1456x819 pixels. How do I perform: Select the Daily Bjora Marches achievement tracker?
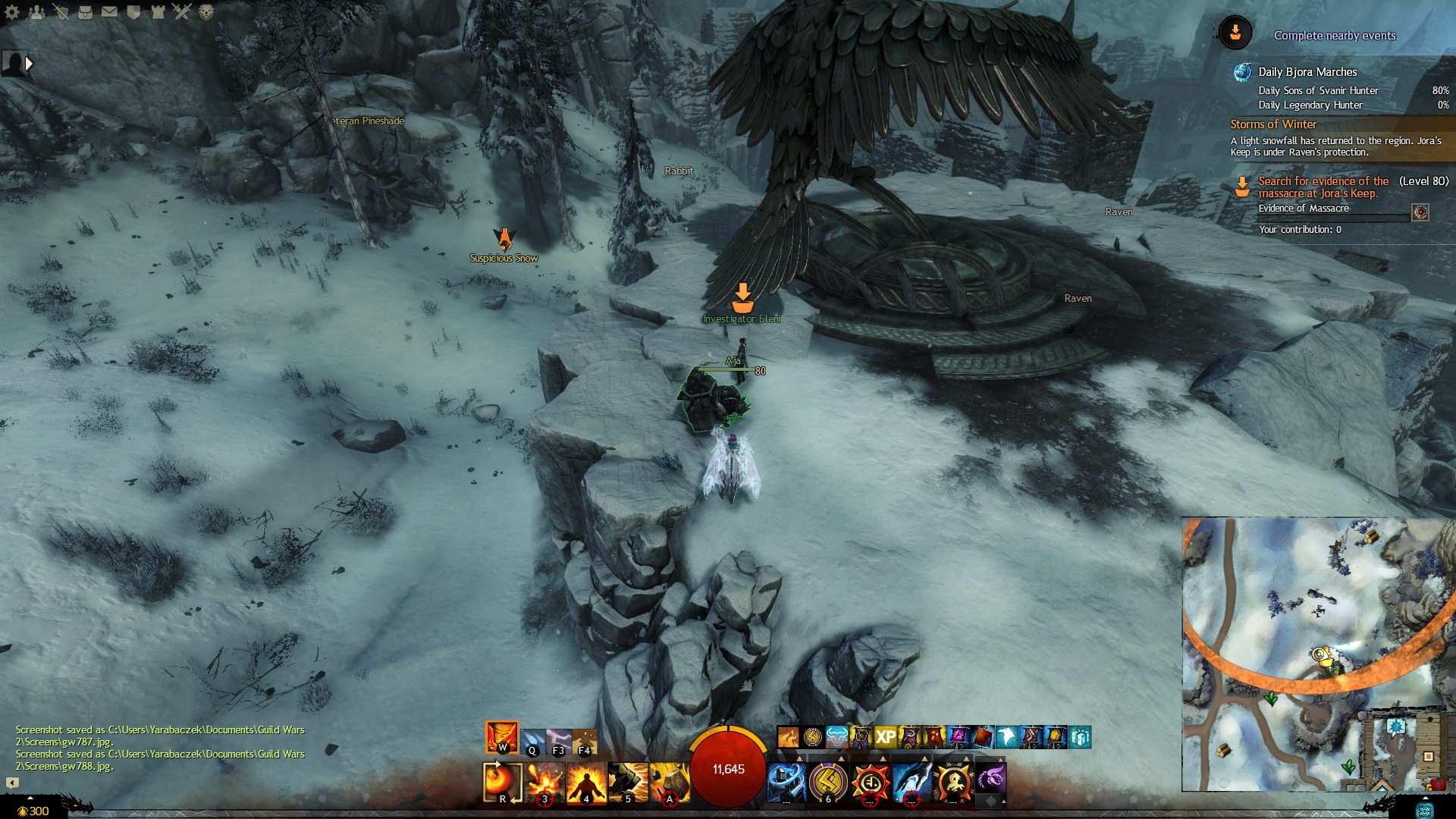coord(1307,72)
